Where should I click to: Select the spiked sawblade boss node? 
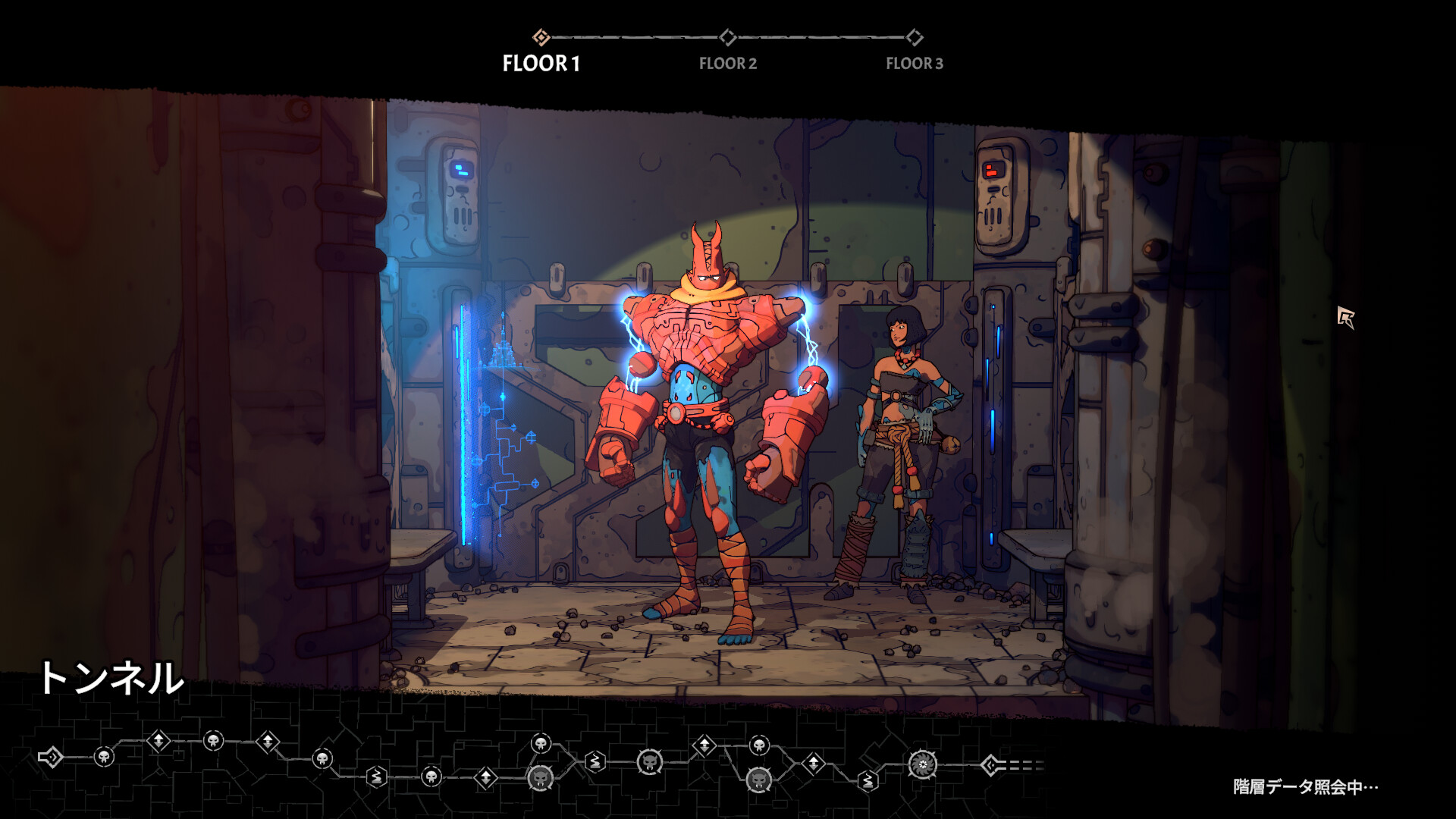pos(923,764)
